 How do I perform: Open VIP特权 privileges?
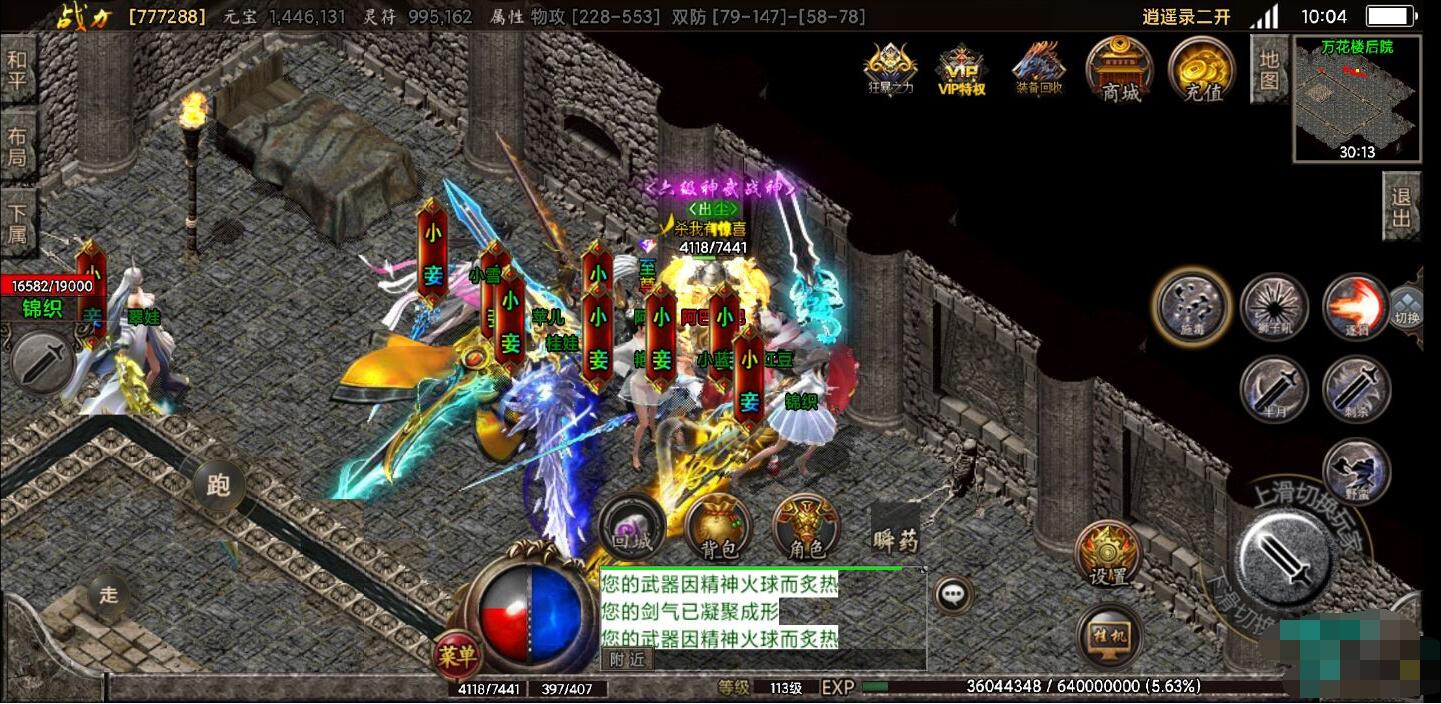click(x=961, y=69)
